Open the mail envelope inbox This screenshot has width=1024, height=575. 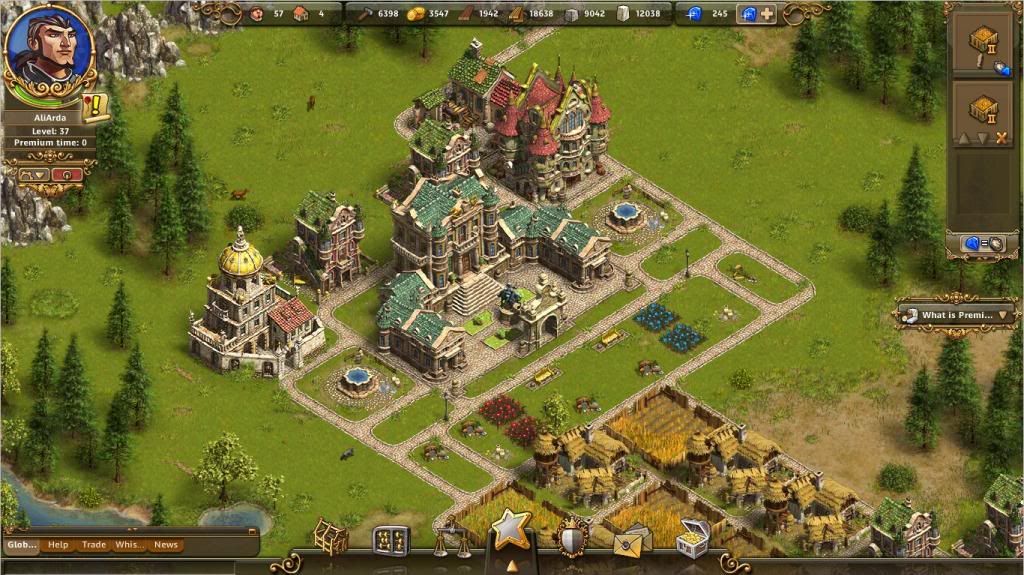(x=632, y=540)
